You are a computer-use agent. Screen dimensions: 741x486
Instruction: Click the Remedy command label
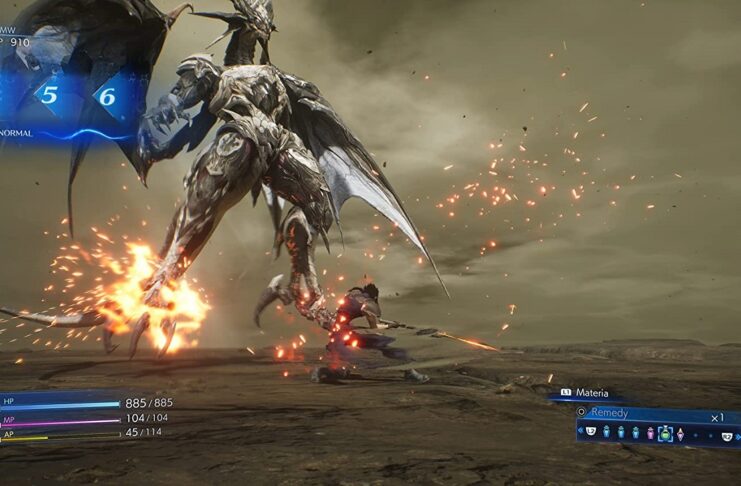(607, 412)
